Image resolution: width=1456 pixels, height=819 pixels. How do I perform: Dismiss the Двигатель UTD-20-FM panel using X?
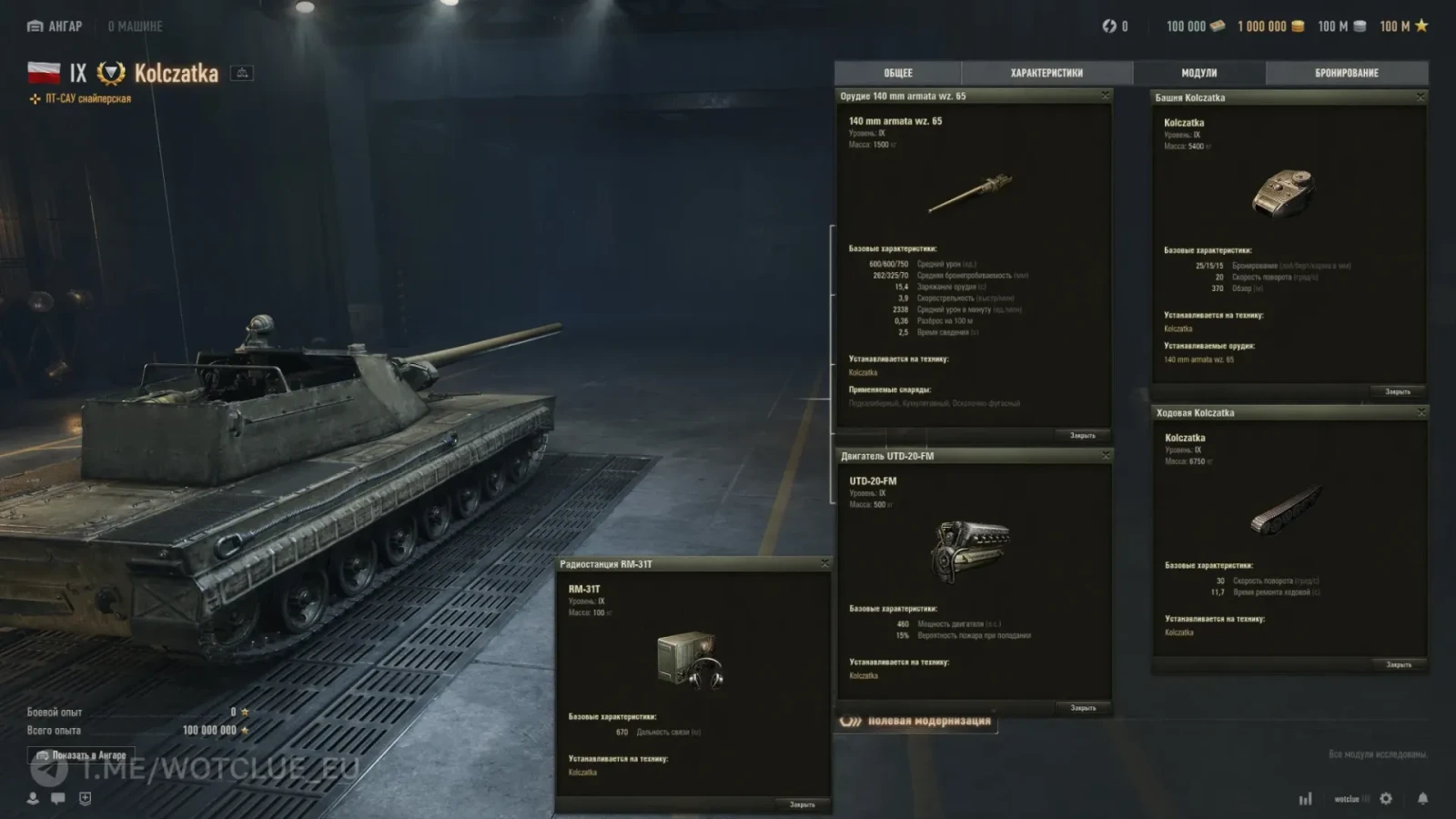click(1107, 455)
